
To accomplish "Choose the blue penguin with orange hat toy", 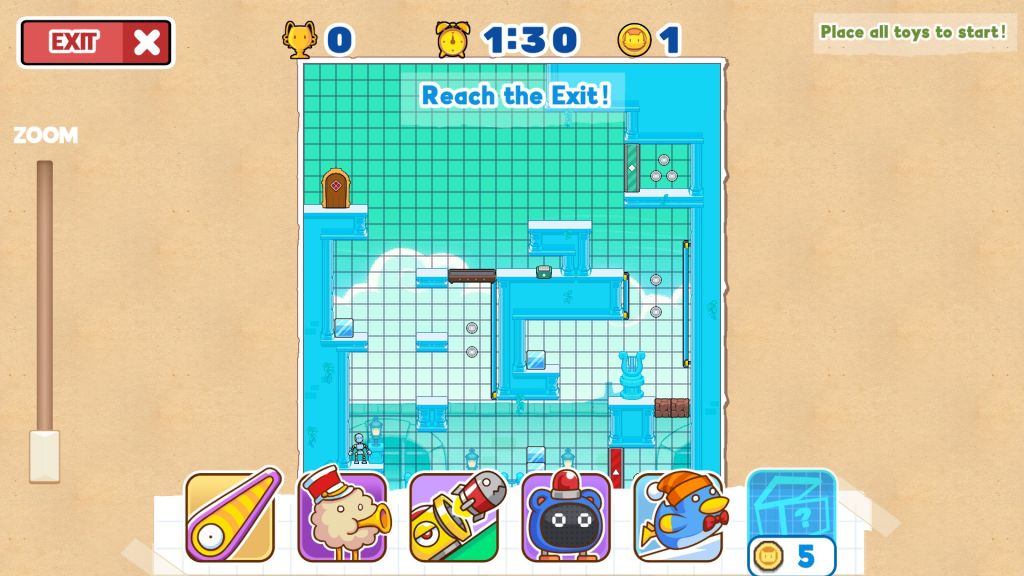I will point(678,516).
